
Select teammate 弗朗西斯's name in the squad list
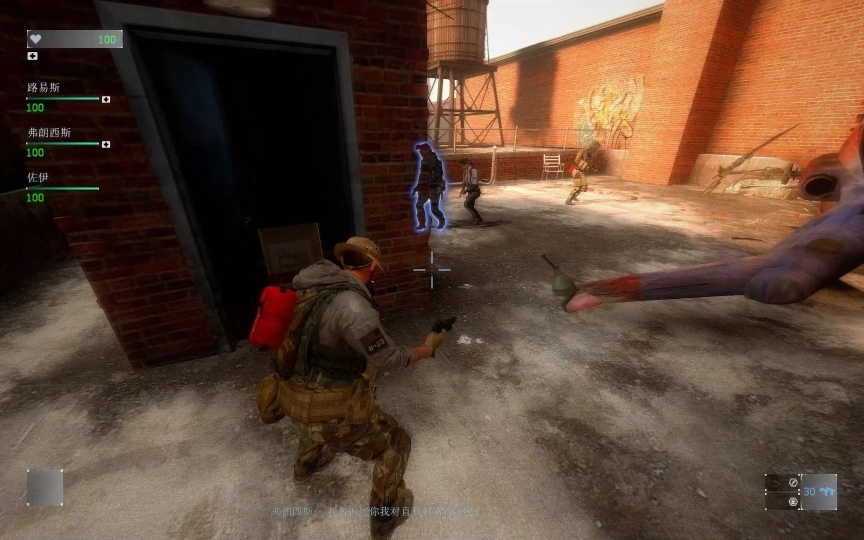48,132
